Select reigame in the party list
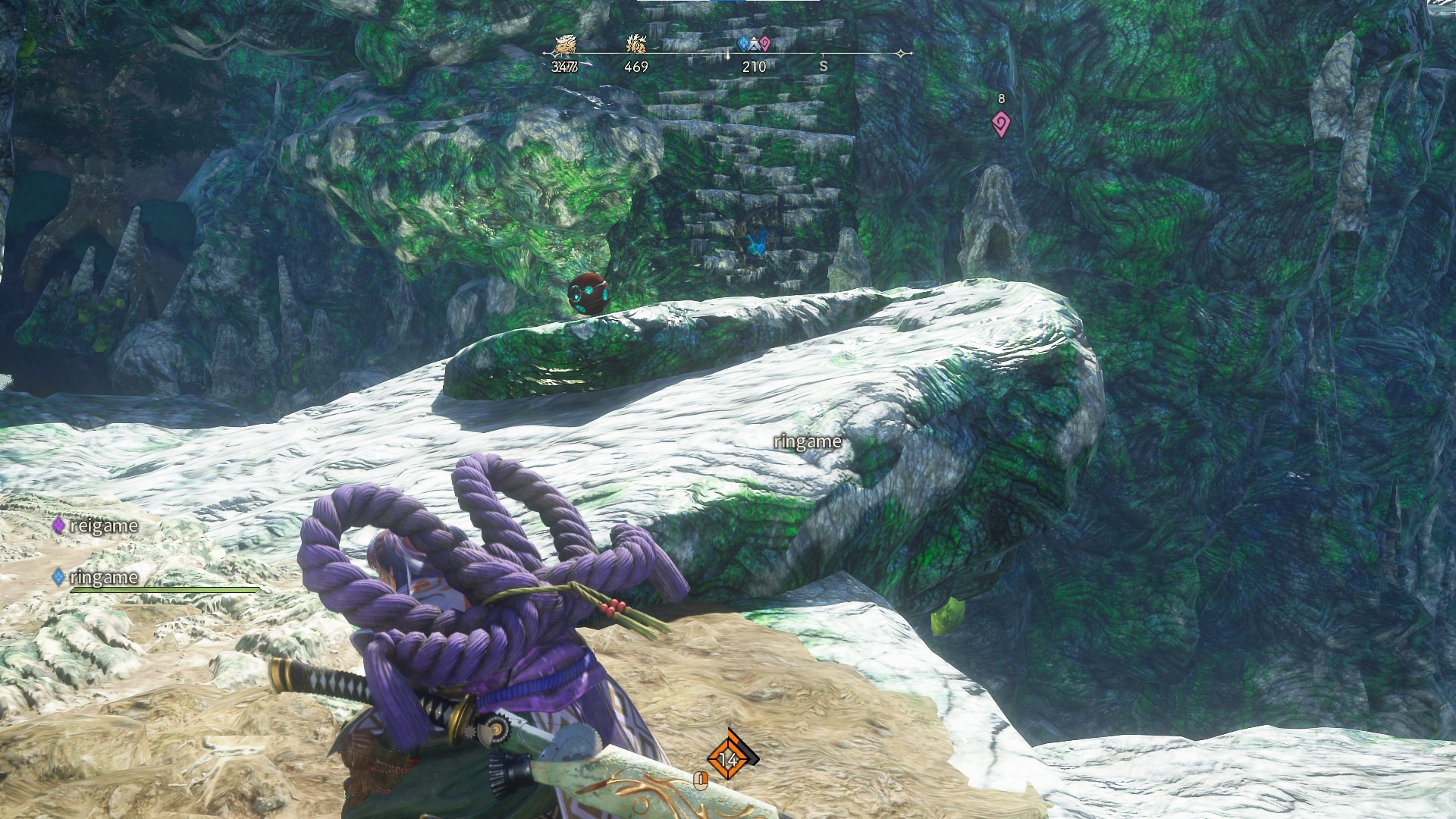The width and height of the screenshot is (1456, 819). [x=103, y=526]
